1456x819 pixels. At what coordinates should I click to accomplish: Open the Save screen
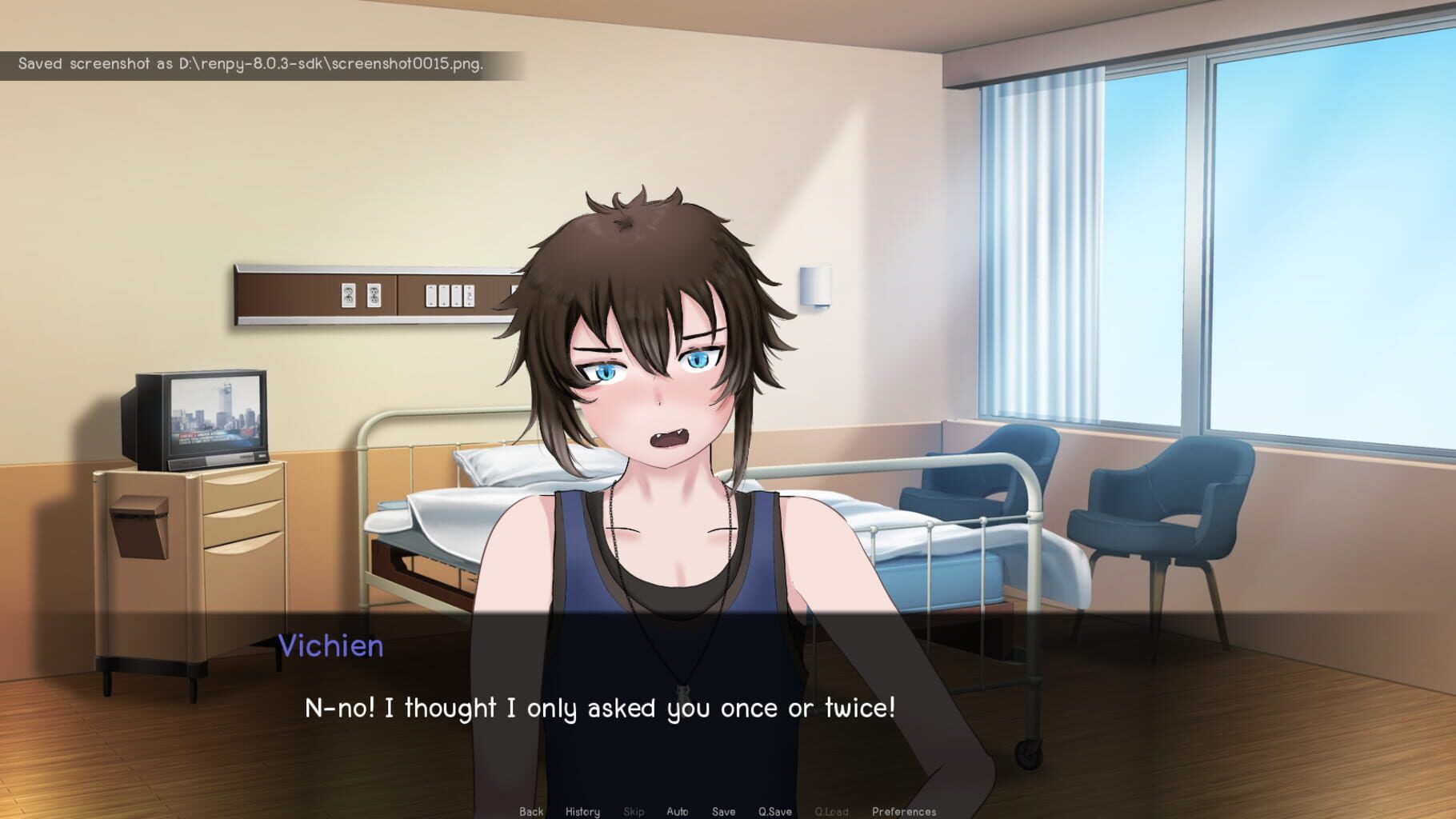722,810
